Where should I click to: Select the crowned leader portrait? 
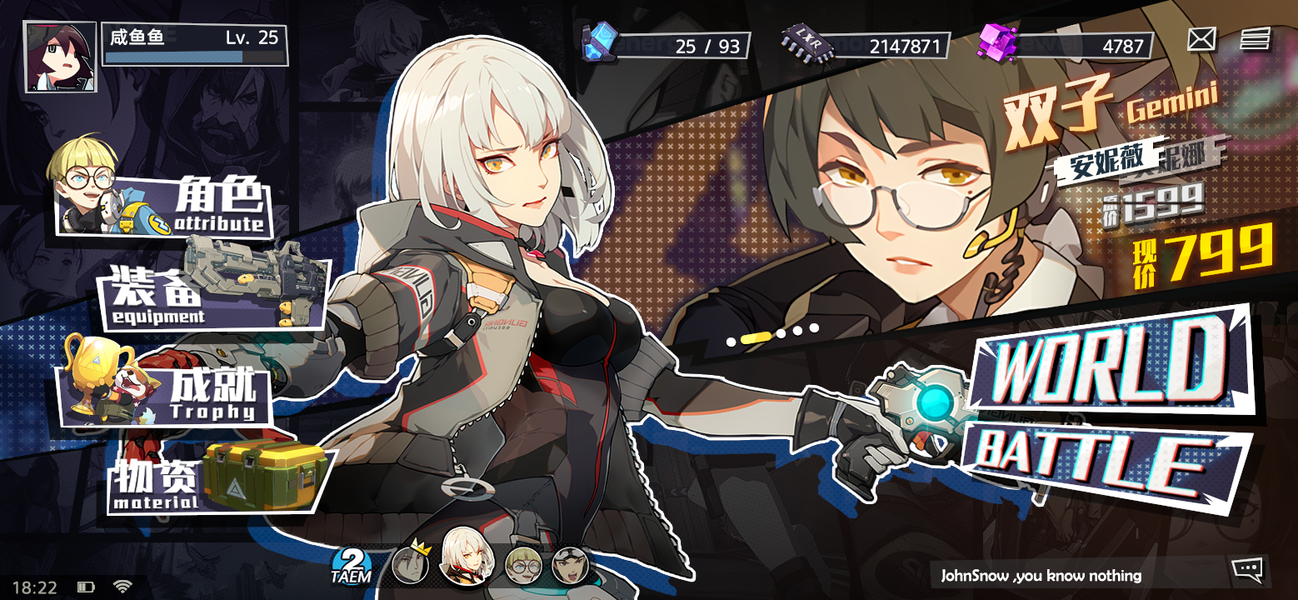(410, 564)
